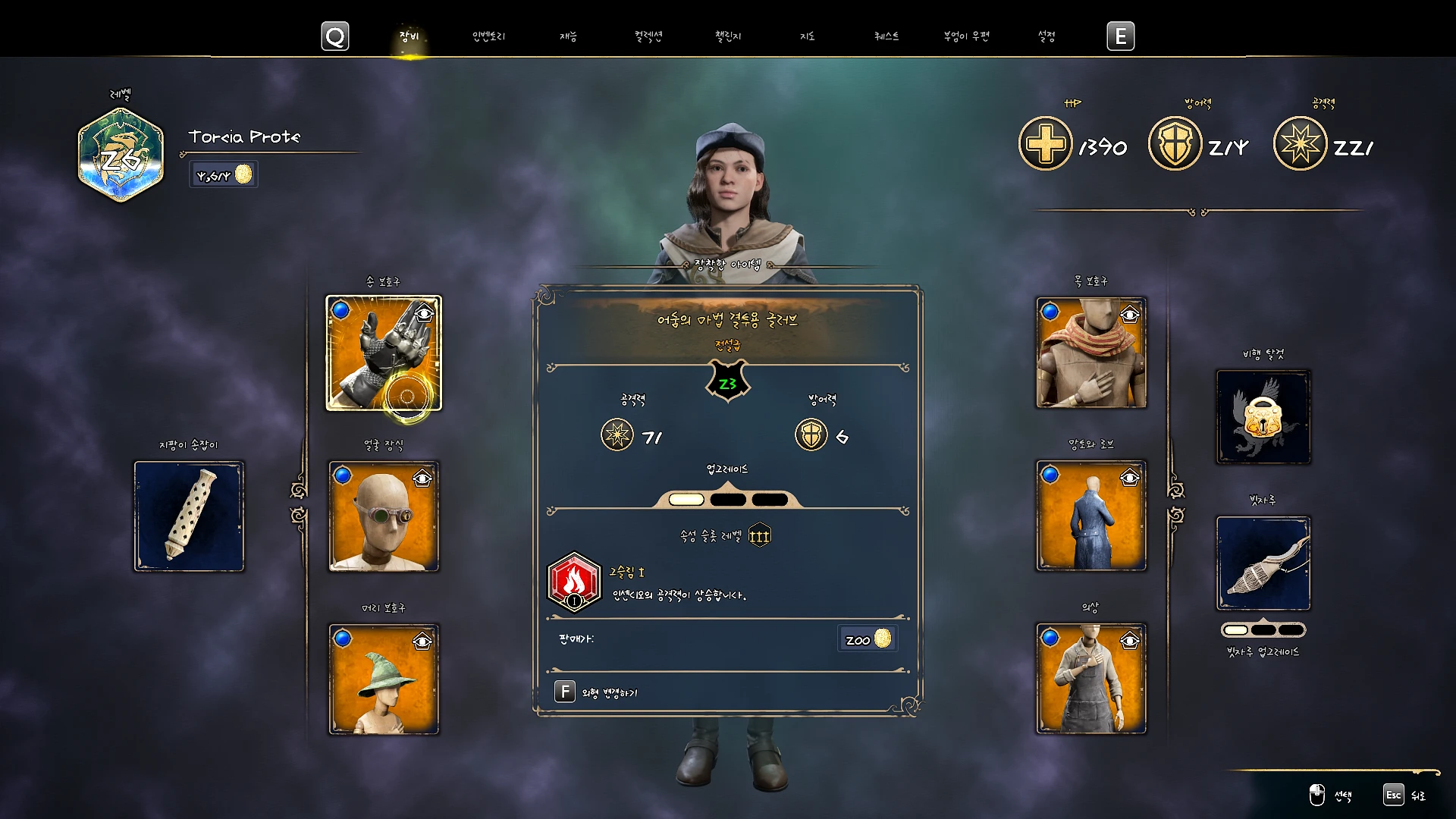1456x819 pixels.
Task: Switch to the 퀘스트 (Quests) tab
Action: coord(886,36)
